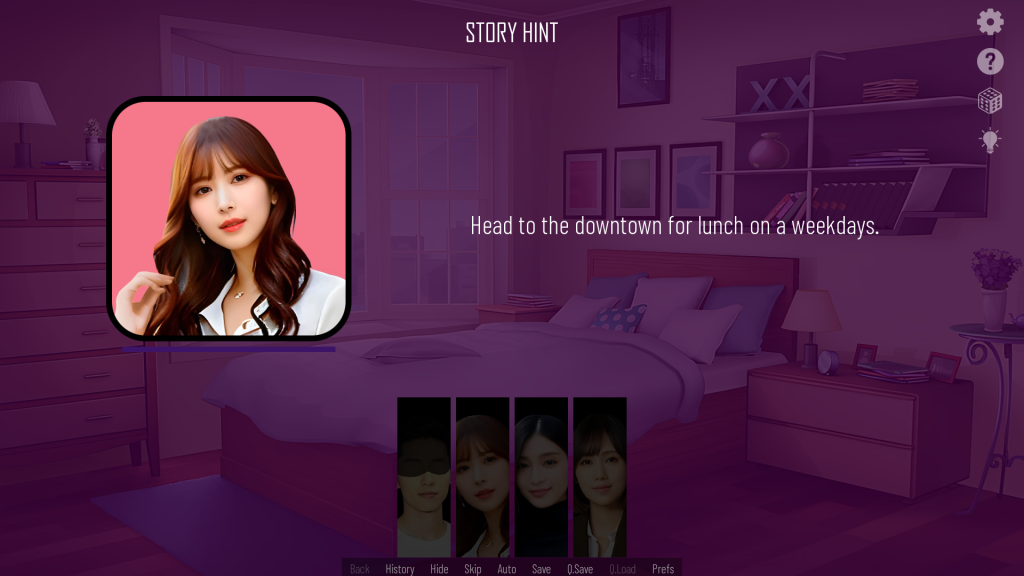
Task: Quick save with Q.Save
Action: [580, 569]
